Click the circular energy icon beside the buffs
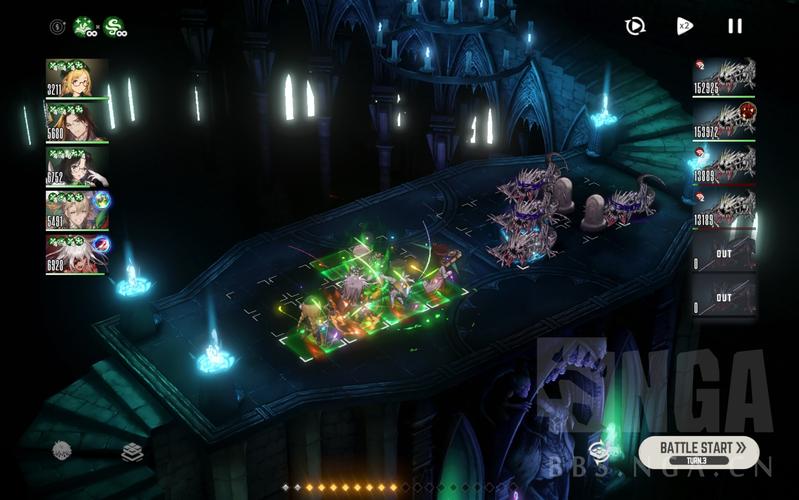Screen dimensions: 799x500 click(57, 27)
